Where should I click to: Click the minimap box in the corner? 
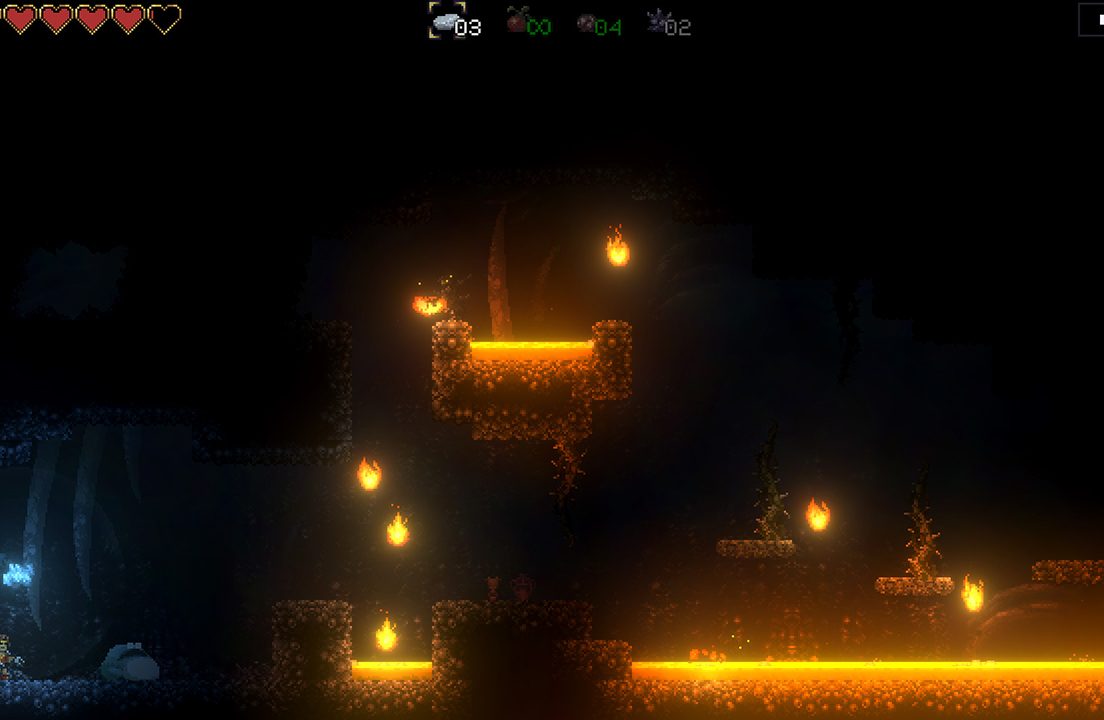click(x=1091, y=20)
